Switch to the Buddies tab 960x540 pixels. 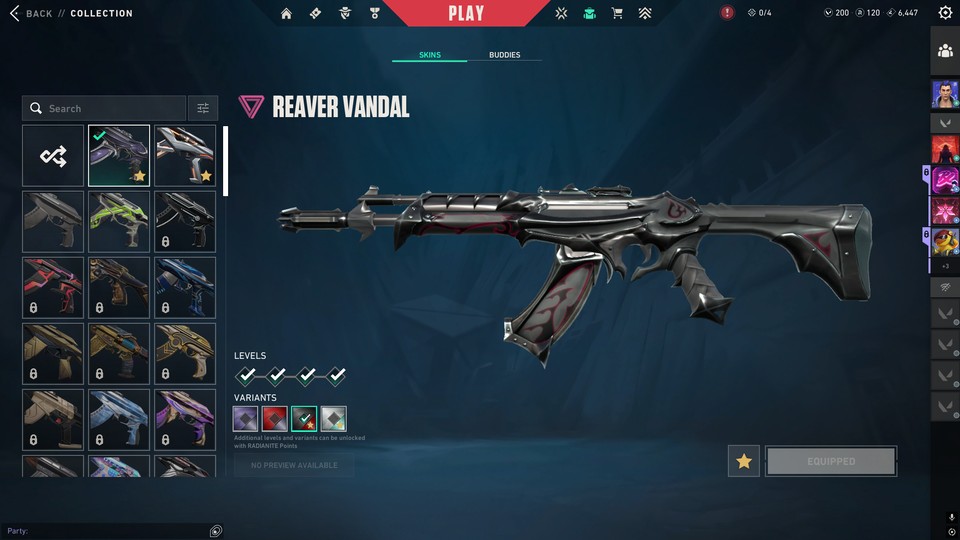point(504,55)
